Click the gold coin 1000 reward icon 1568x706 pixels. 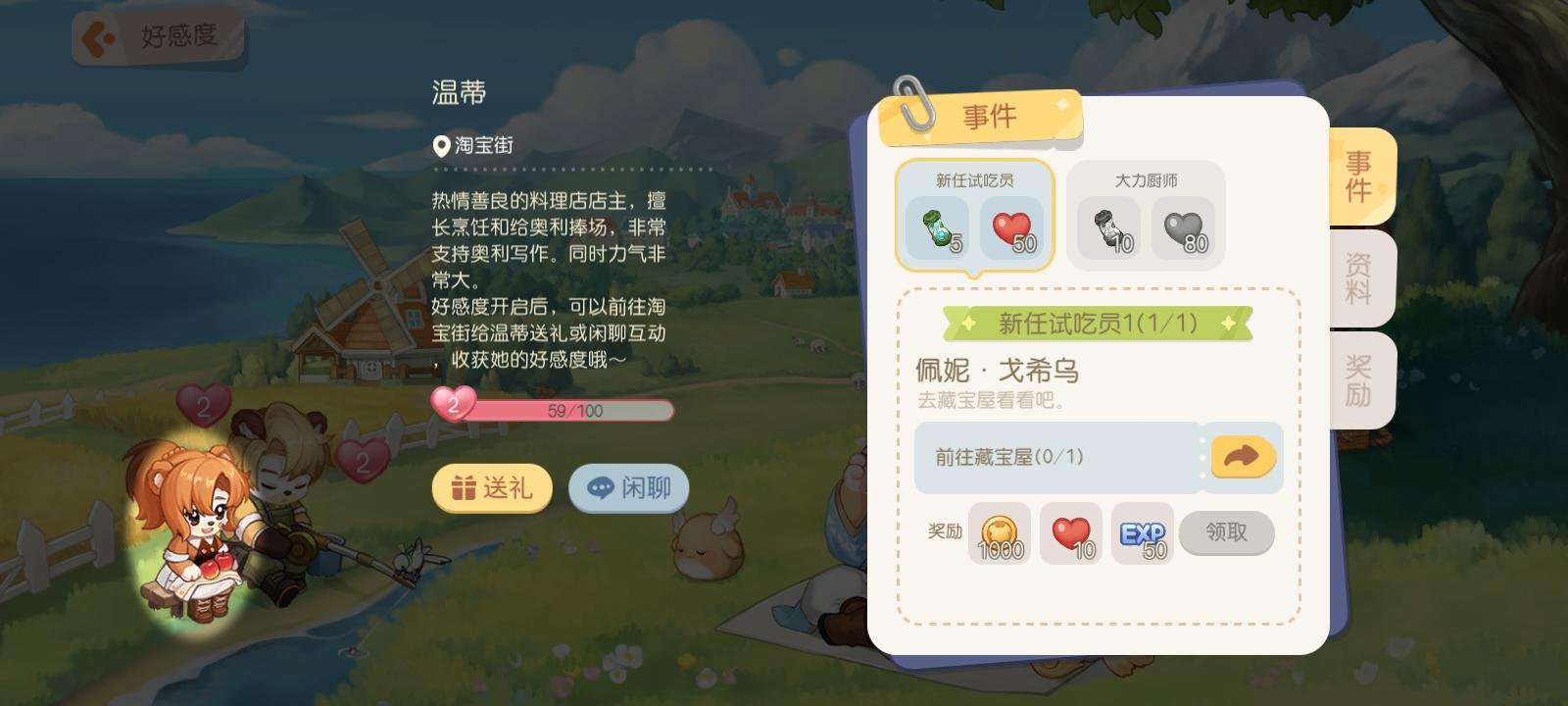[x=1000, y=533]
